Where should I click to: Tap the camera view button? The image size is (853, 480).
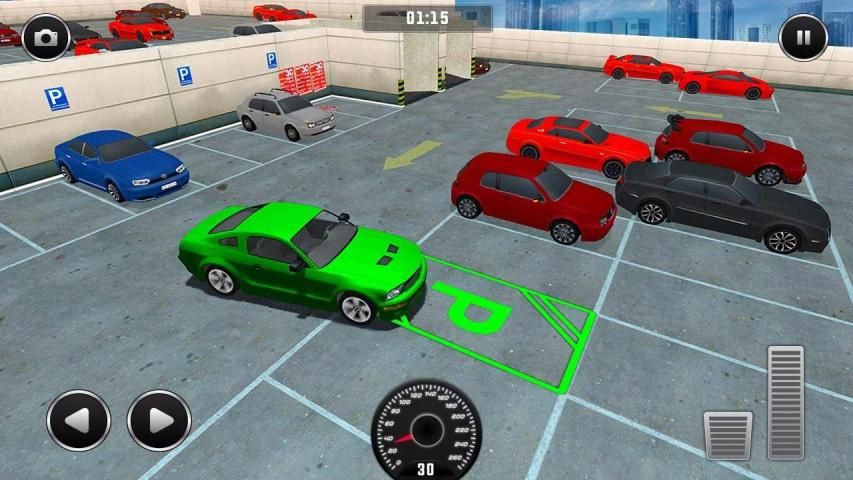[46, 38]
